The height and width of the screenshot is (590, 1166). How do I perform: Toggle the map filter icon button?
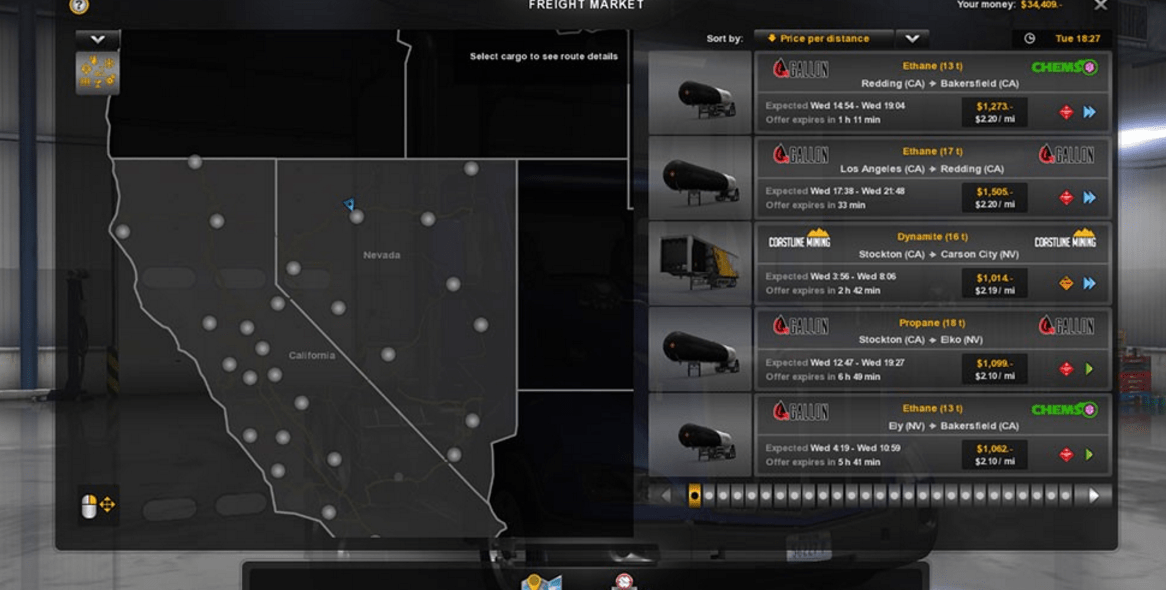click(97, 73)
